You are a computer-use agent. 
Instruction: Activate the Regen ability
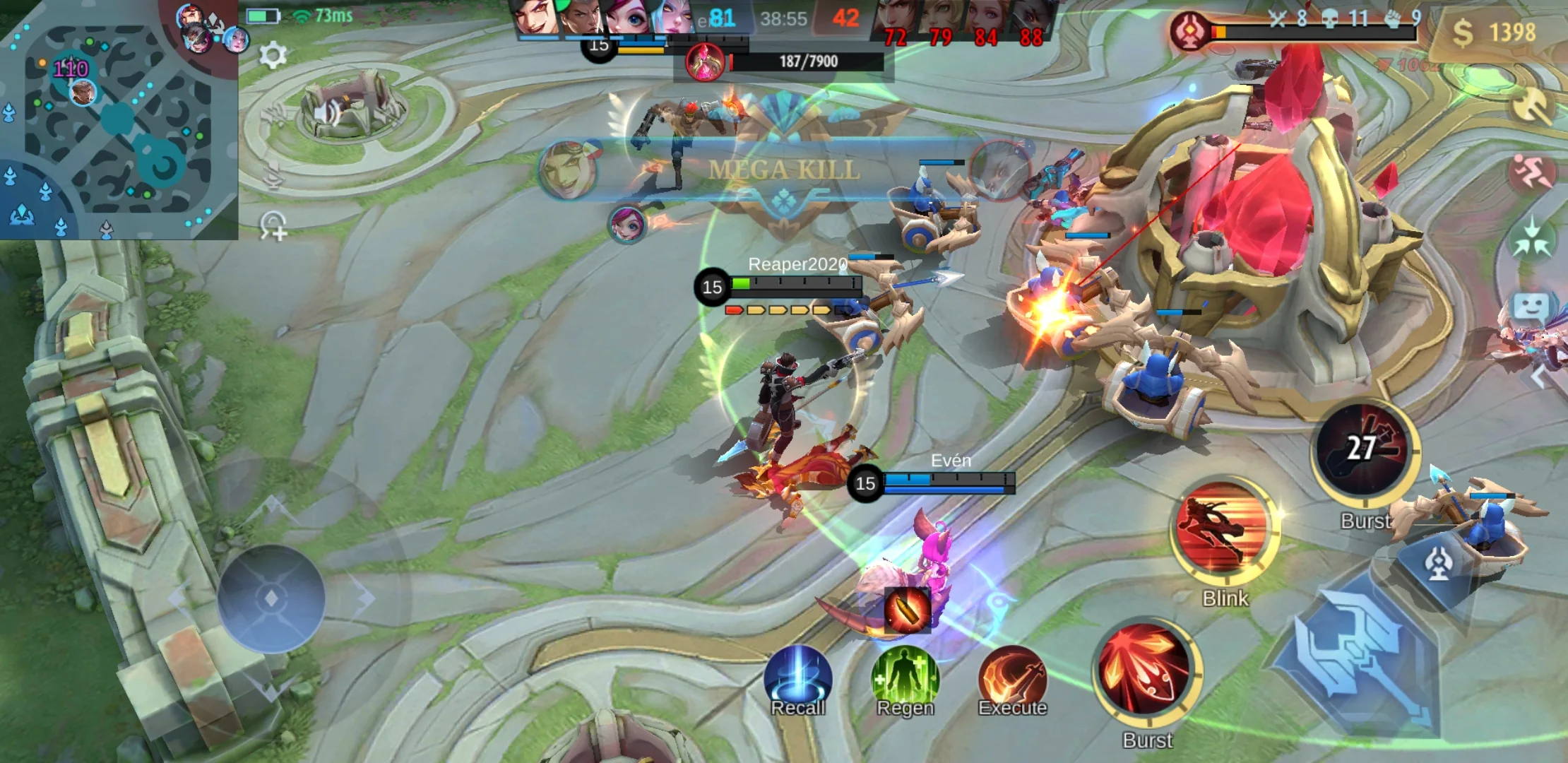[x=905, y=680]
